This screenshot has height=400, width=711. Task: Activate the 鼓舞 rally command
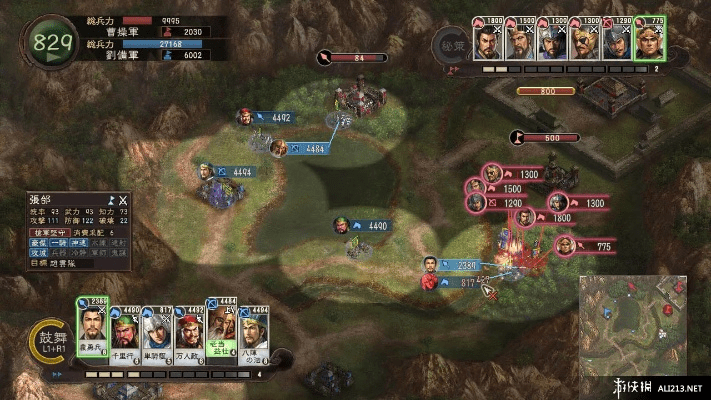(46, 340)
